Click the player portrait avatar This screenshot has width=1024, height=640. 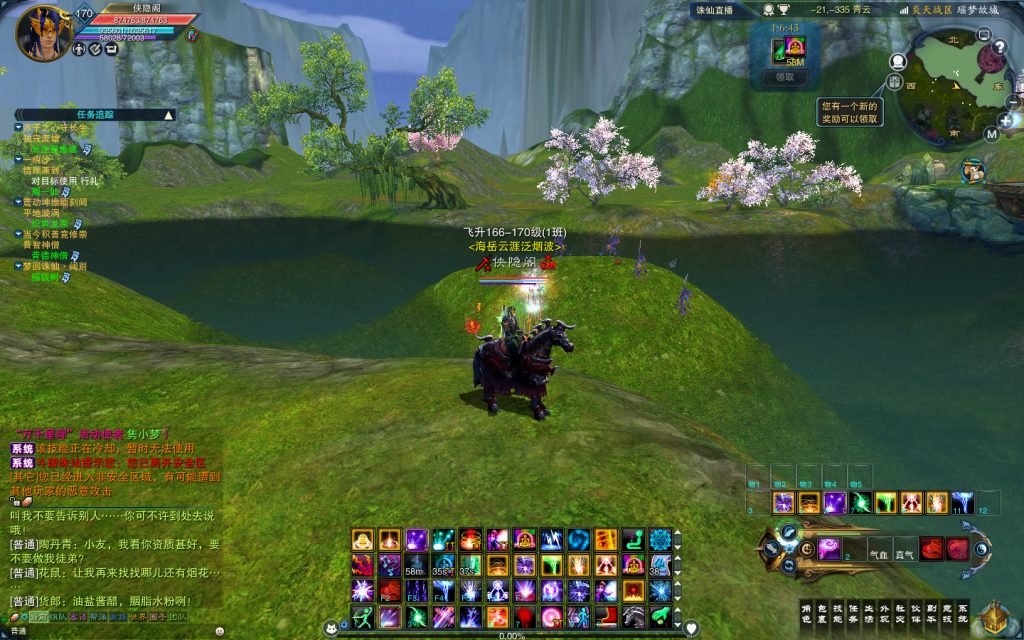point(43,32)
